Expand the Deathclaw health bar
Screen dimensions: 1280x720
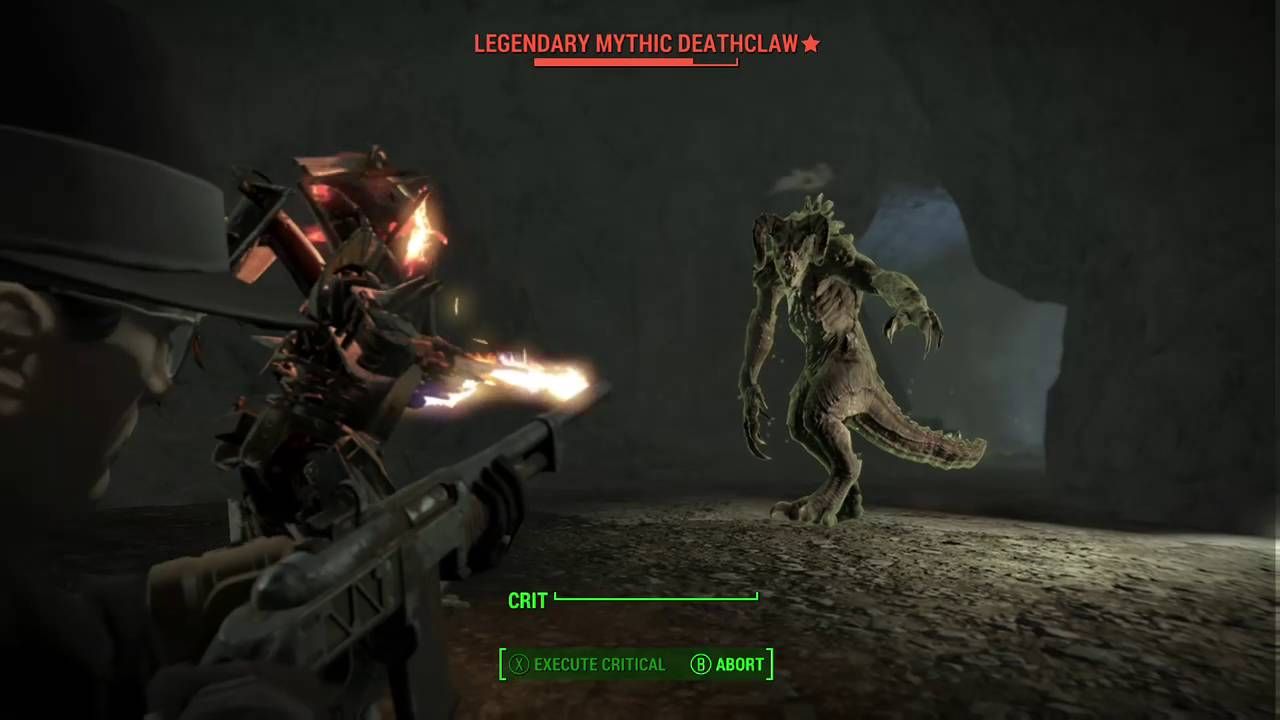(636, 62)
